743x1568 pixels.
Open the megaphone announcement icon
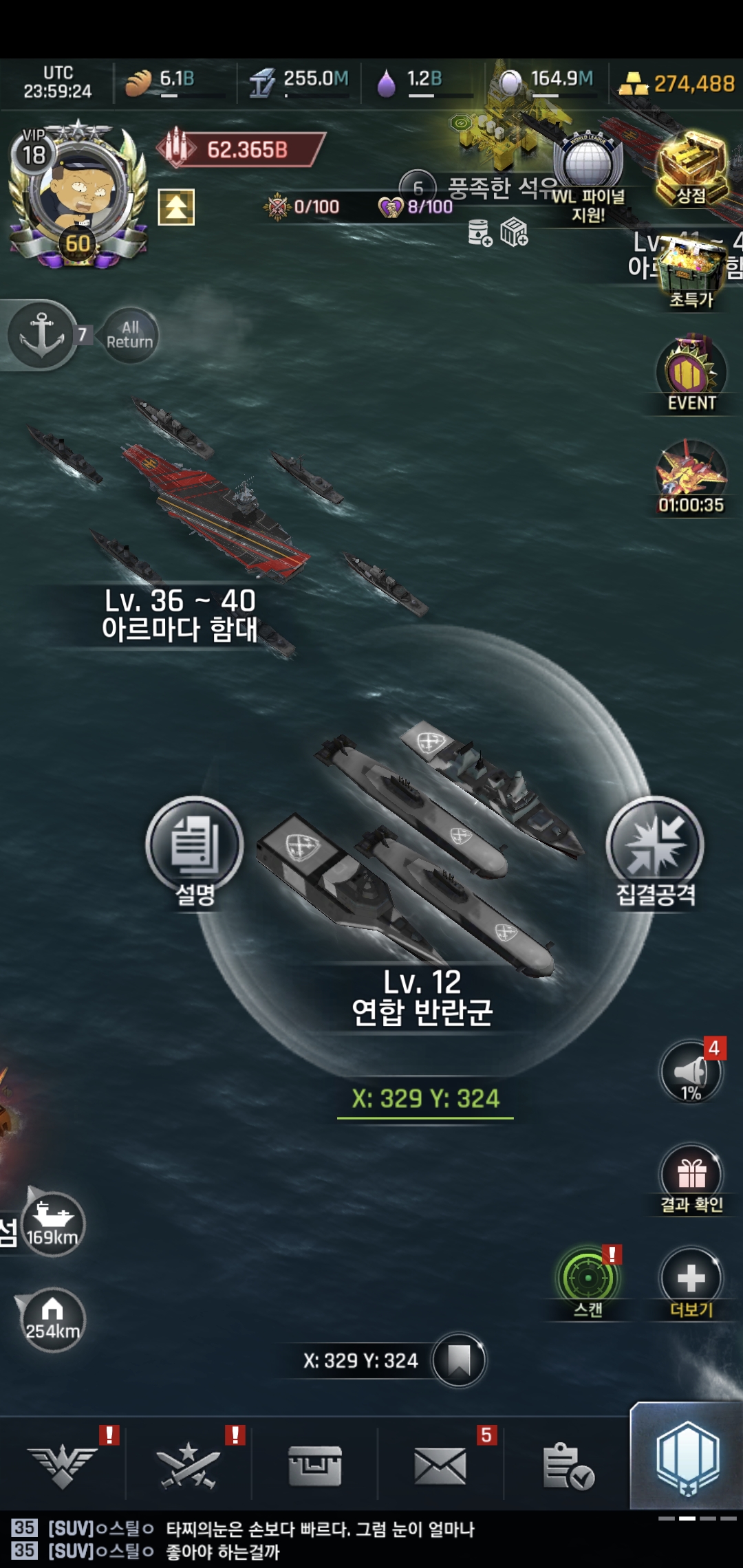point(691,1071)
